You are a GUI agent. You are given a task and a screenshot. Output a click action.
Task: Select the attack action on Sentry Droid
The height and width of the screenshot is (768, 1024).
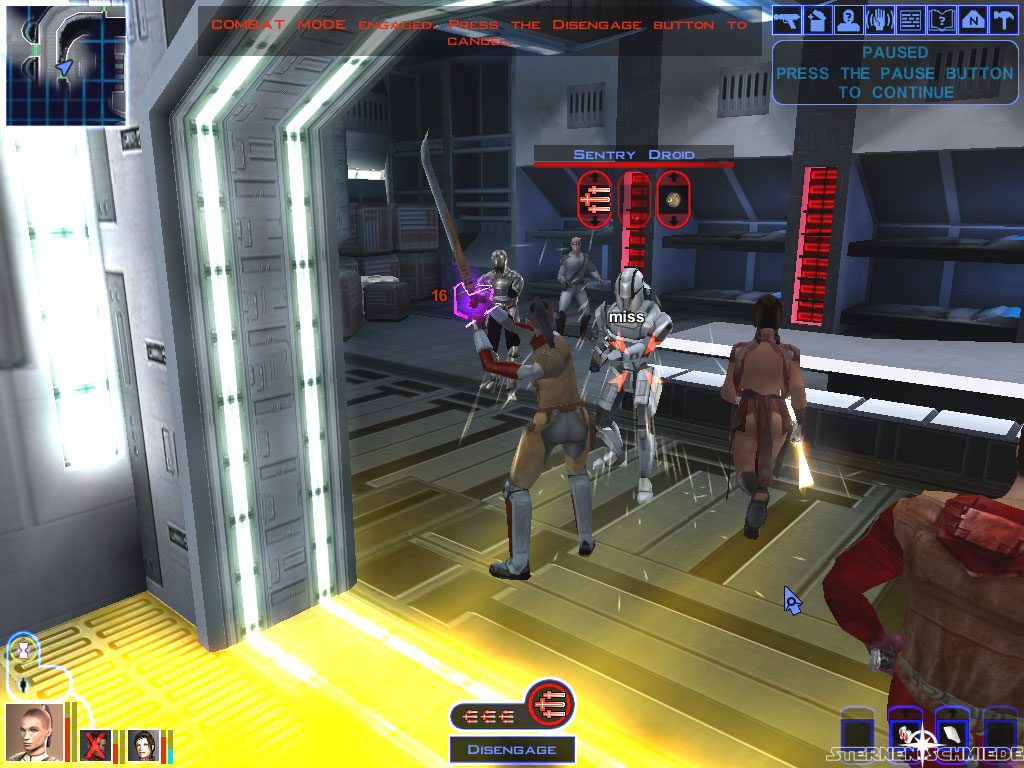click(x=594, y=199)
